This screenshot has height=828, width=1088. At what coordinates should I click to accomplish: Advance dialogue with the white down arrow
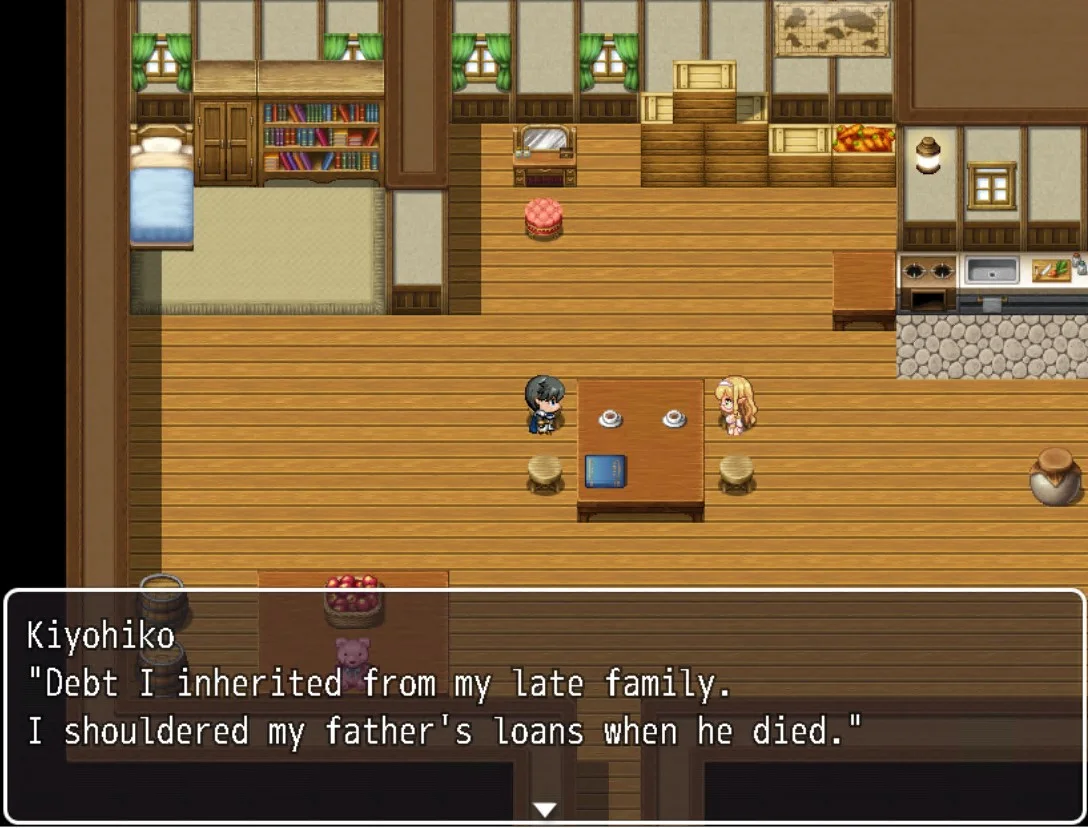pyautogui.click(x=544, y=809)
